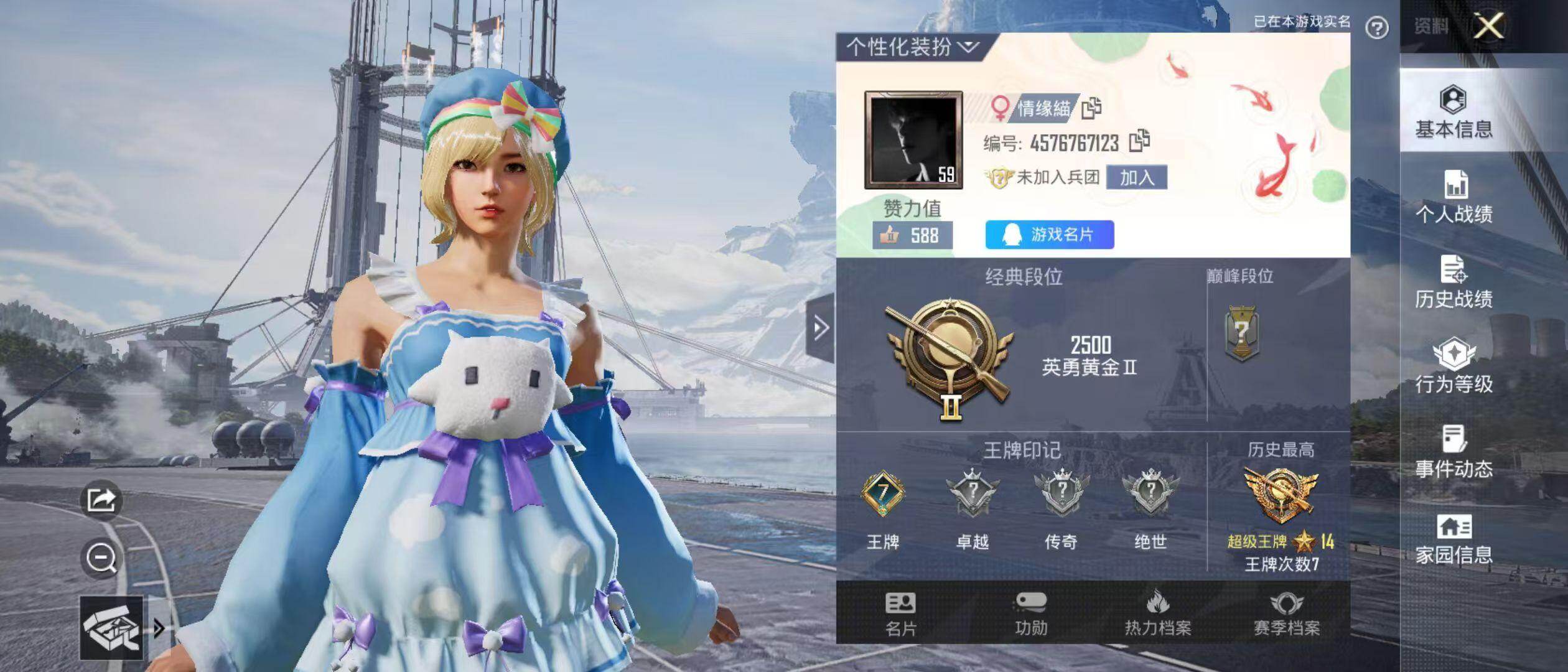Open the 功勋 section
This screenshot has width=1568, height=672.
point(1031,614)
